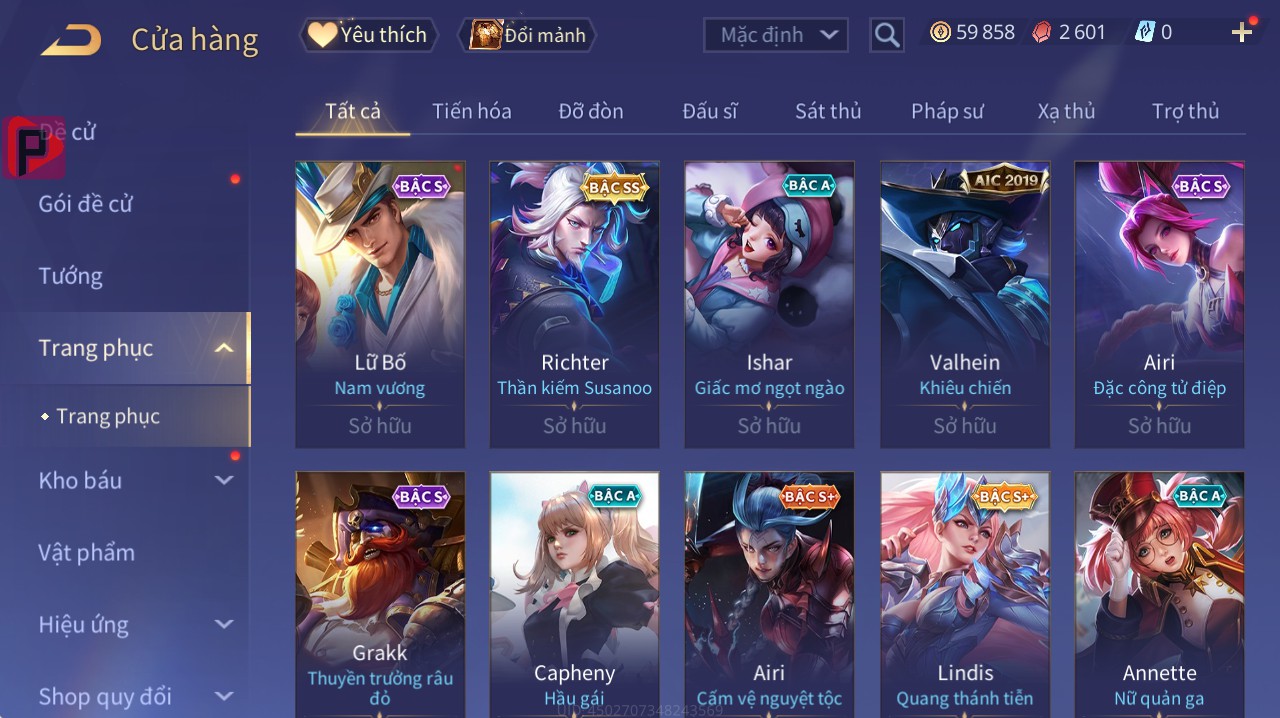Open the Gói đề cử menu

pyautogui.click(x=86, y=204)
